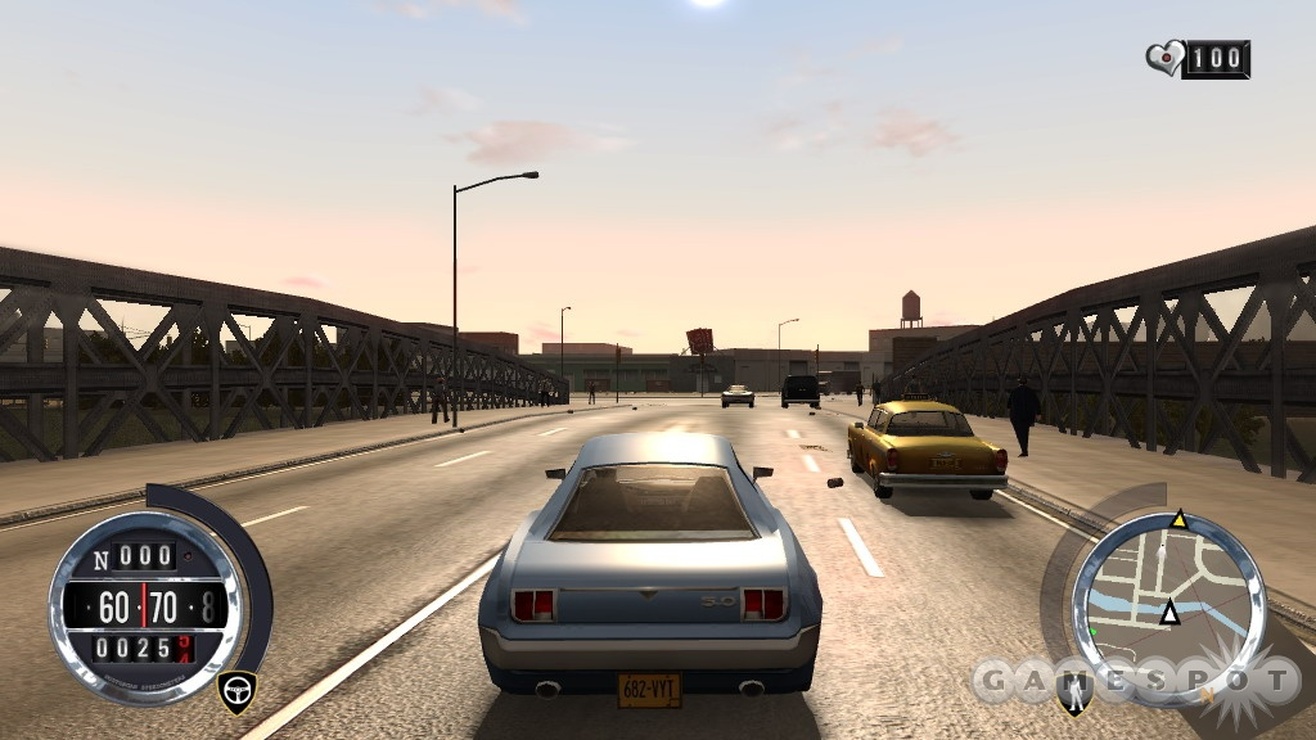Click the red indicator light on the speedometer
This screenshot has width=1316, height=740.
point(186,556)
